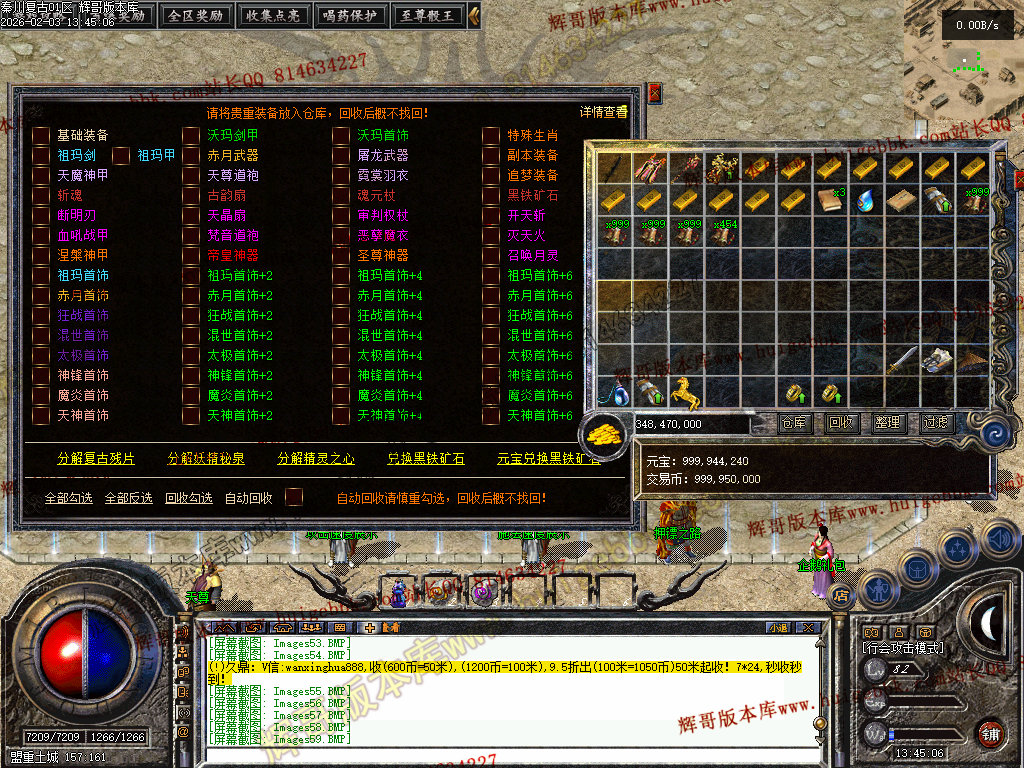Open the 分解复古残片 link

[x=96, y=459]
